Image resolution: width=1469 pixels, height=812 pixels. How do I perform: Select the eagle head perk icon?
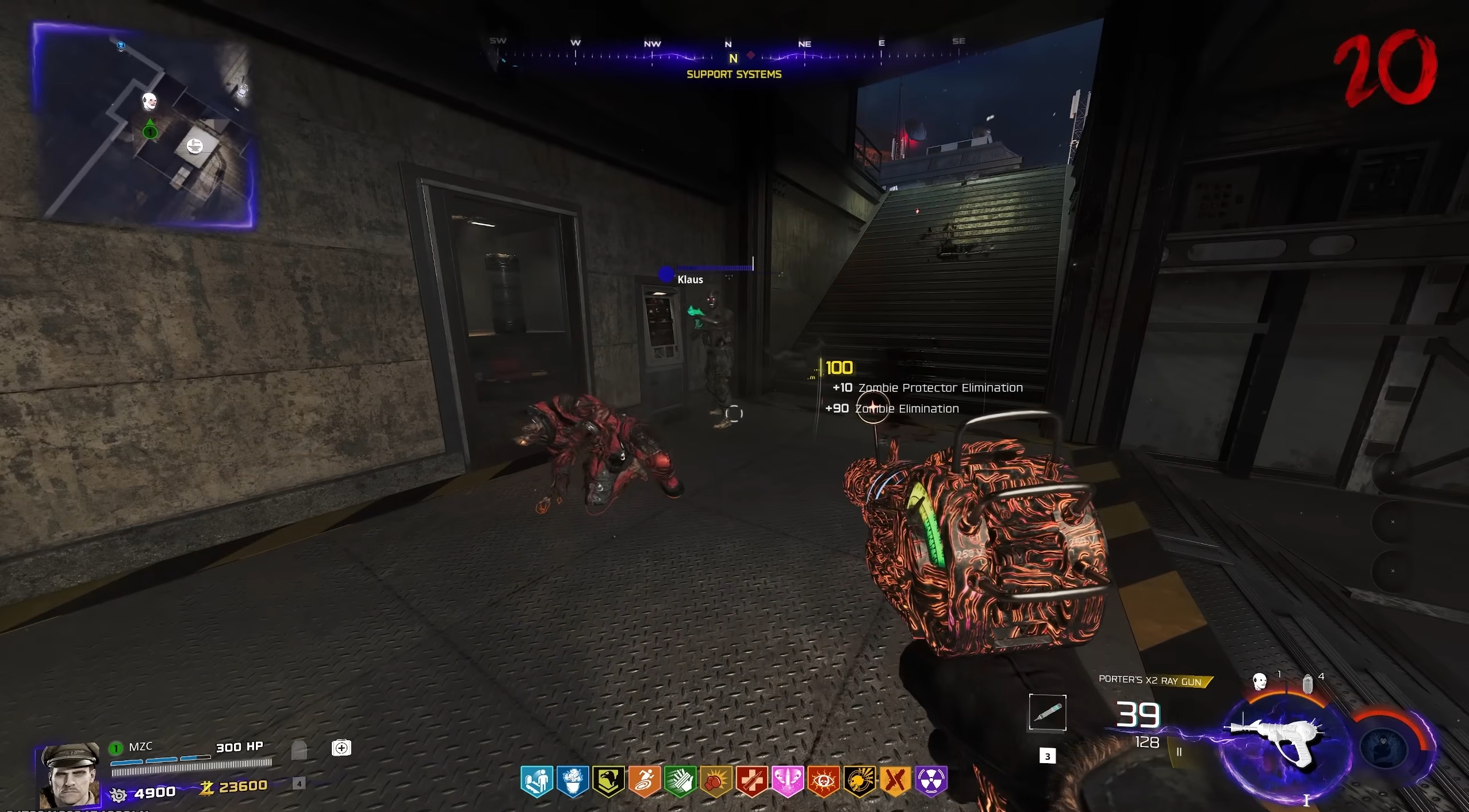(x=608, y=781)
